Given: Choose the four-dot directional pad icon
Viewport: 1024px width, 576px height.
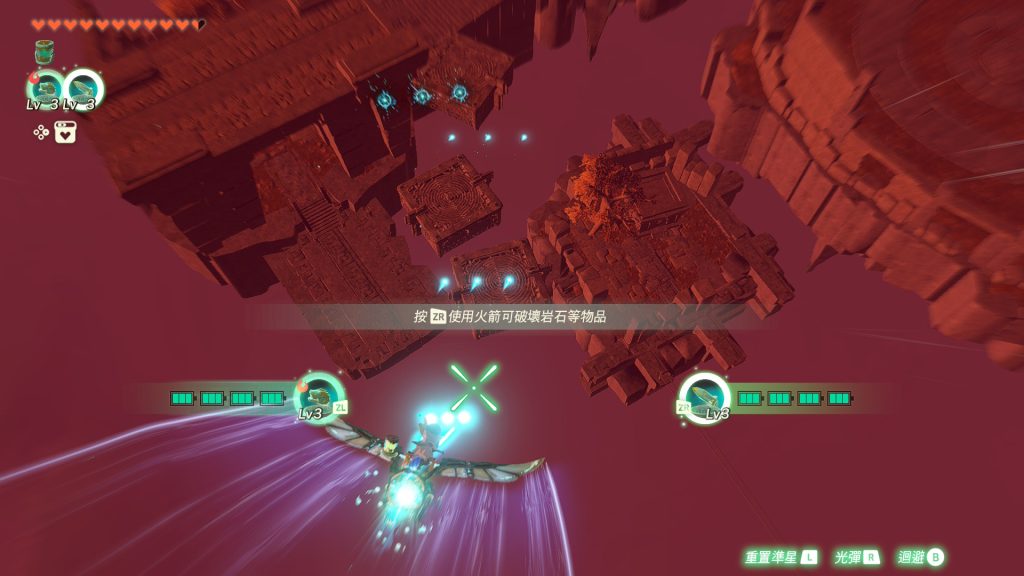Looking at the screenshot, I should pos(41,132).
